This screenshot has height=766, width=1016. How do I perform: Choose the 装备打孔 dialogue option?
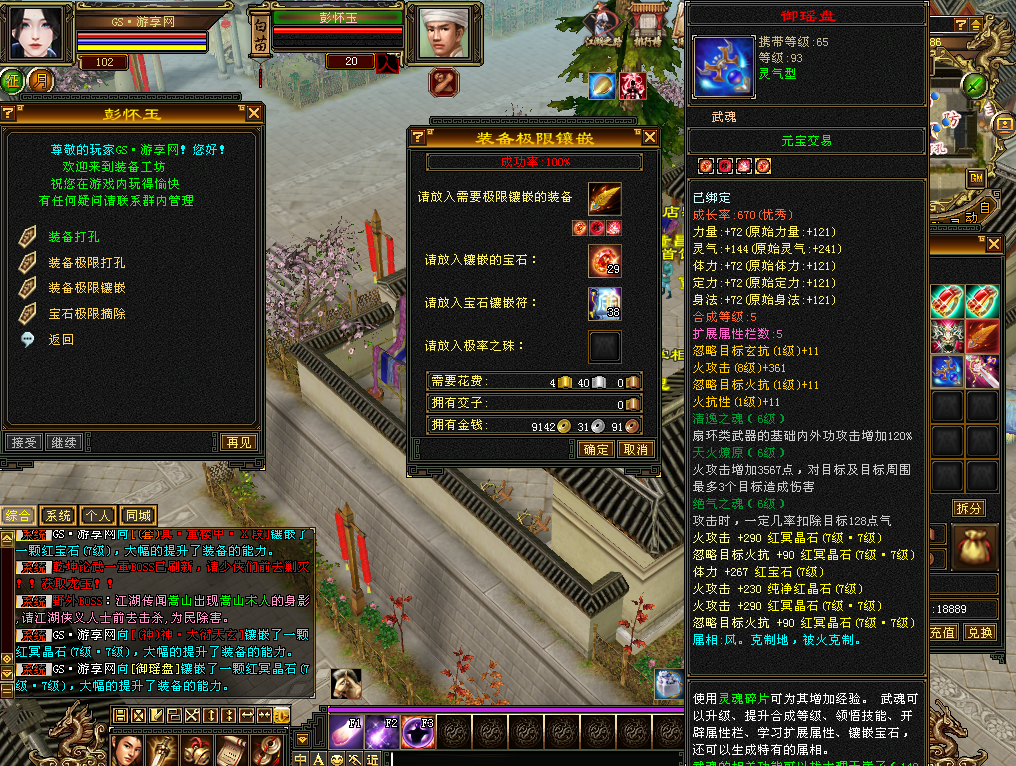coord(73,237)
